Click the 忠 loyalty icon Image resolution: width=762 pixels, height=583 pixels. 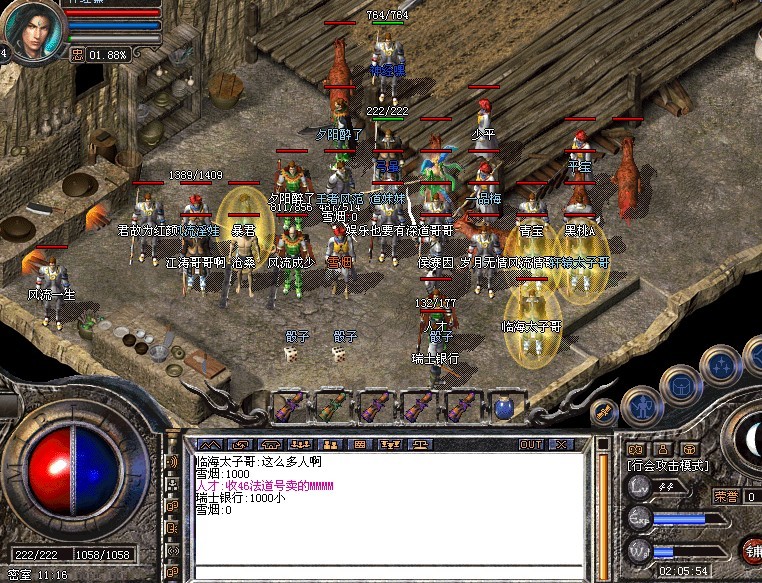coord(76,54)
